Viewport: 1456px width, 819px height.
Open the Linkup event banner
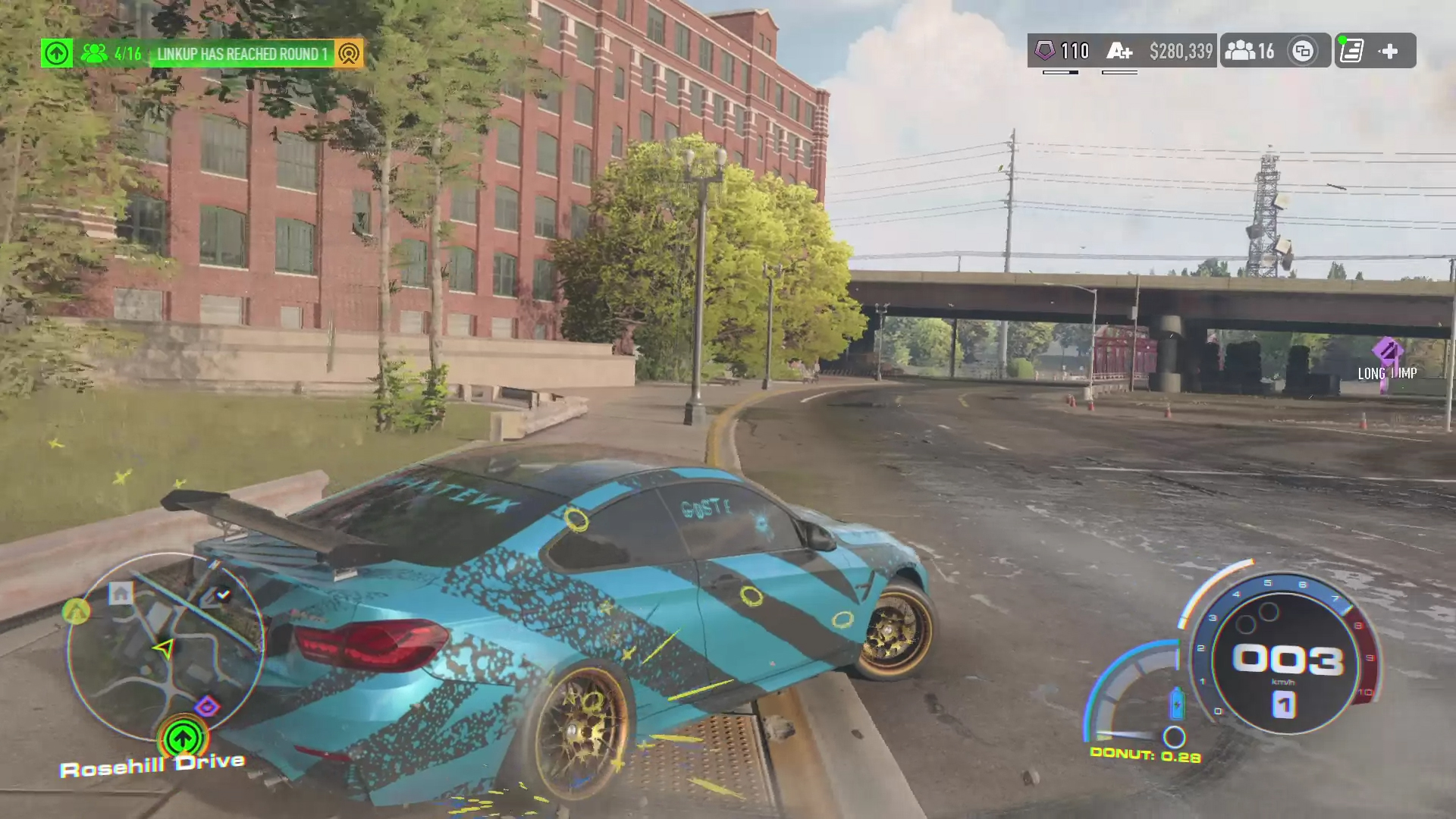(x=241, y=54)
